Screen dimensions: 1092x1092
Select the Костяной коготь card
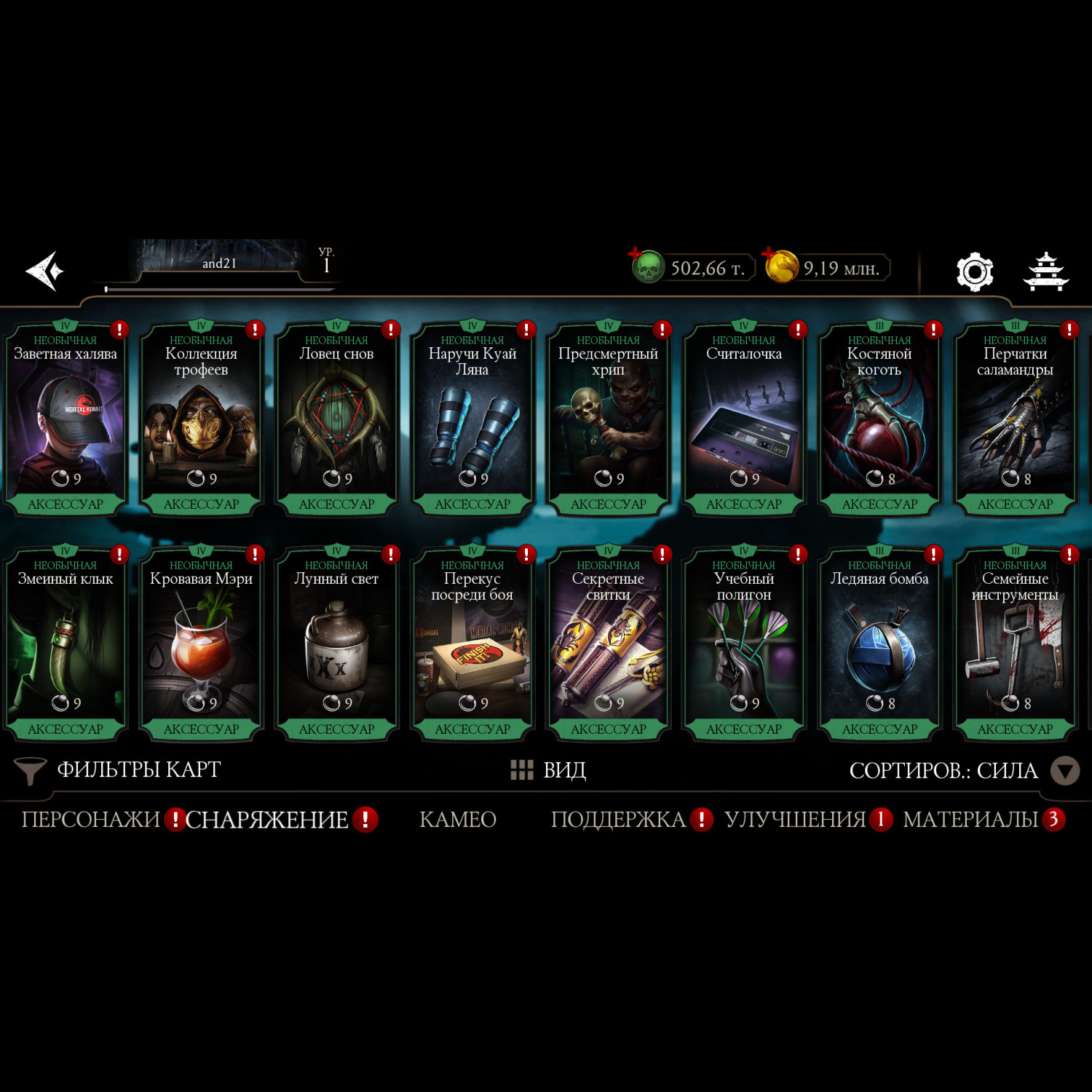tap(879, 420)
